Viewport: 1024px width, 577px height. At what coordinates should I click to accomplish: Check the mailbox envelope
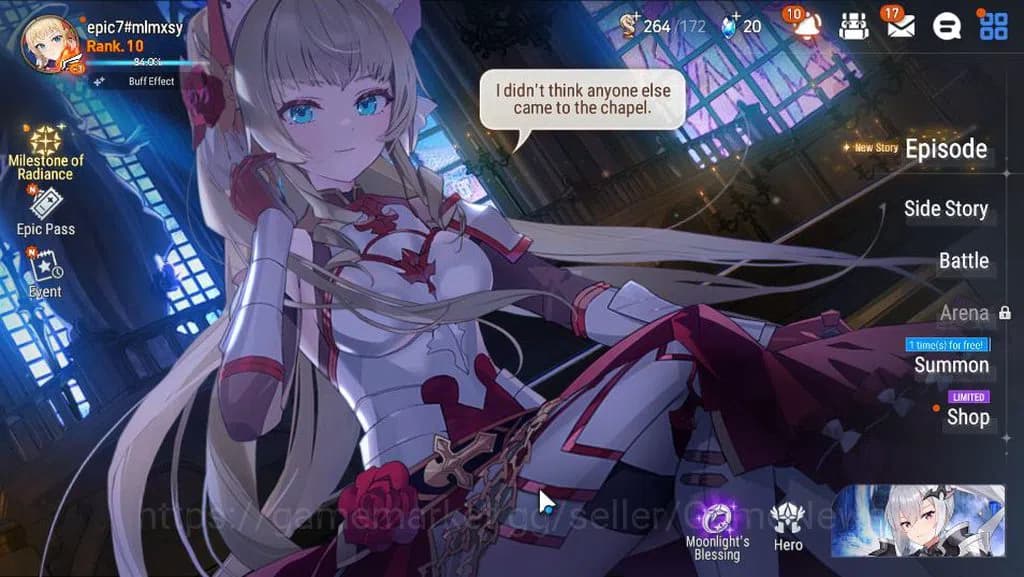point(900,26)
